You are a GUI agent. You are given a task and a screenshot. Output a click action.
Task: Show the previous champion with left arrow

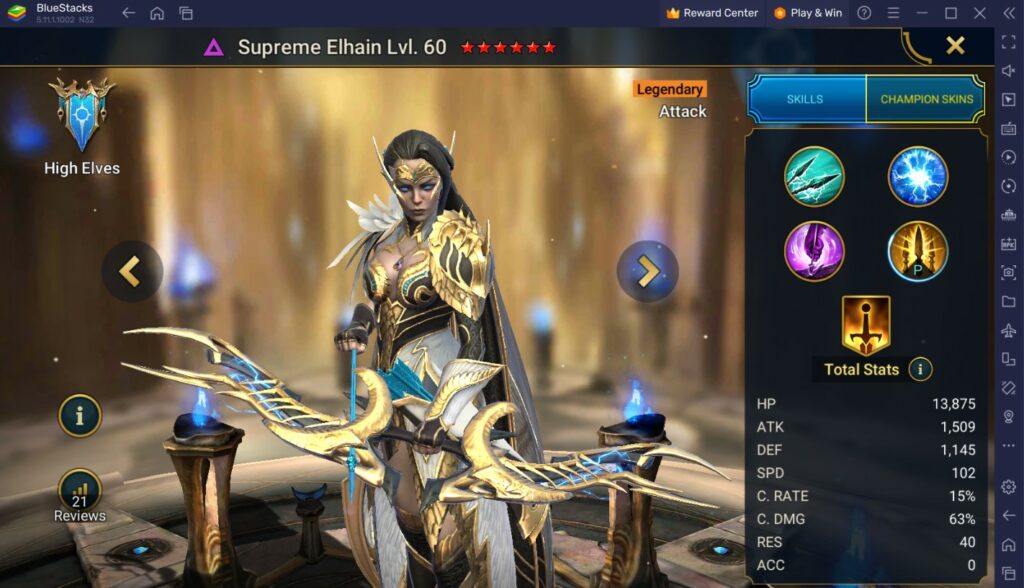132,271
